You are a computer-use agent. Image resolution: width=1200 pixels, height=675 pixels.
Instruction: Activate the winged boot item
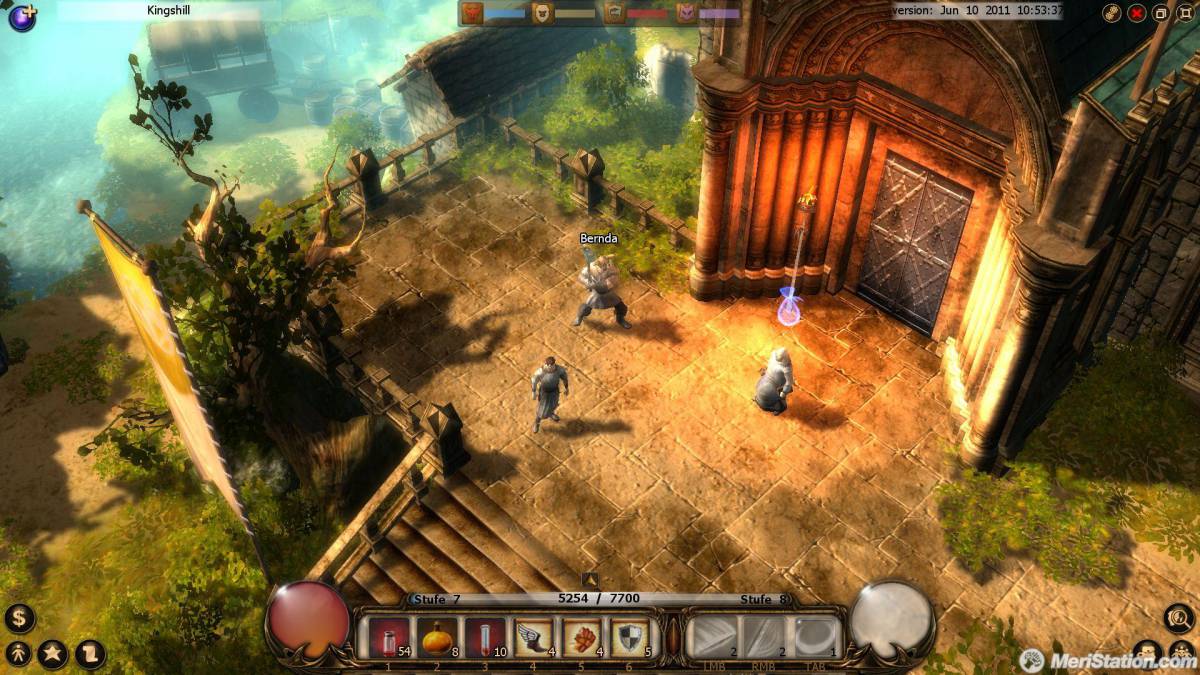click(533, 637)
